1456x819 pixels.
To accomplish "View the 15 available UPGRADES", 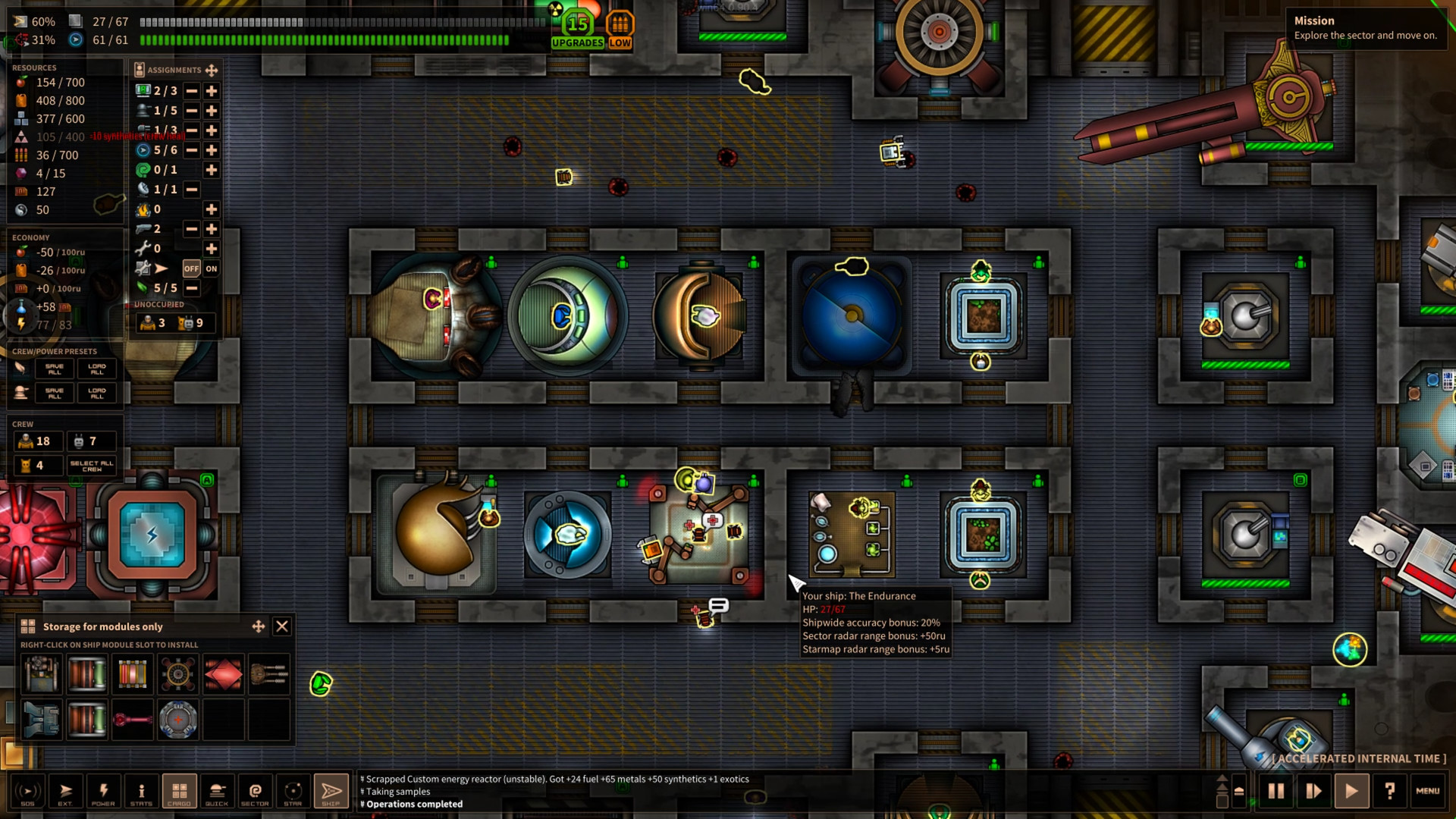I will point(577,27).
